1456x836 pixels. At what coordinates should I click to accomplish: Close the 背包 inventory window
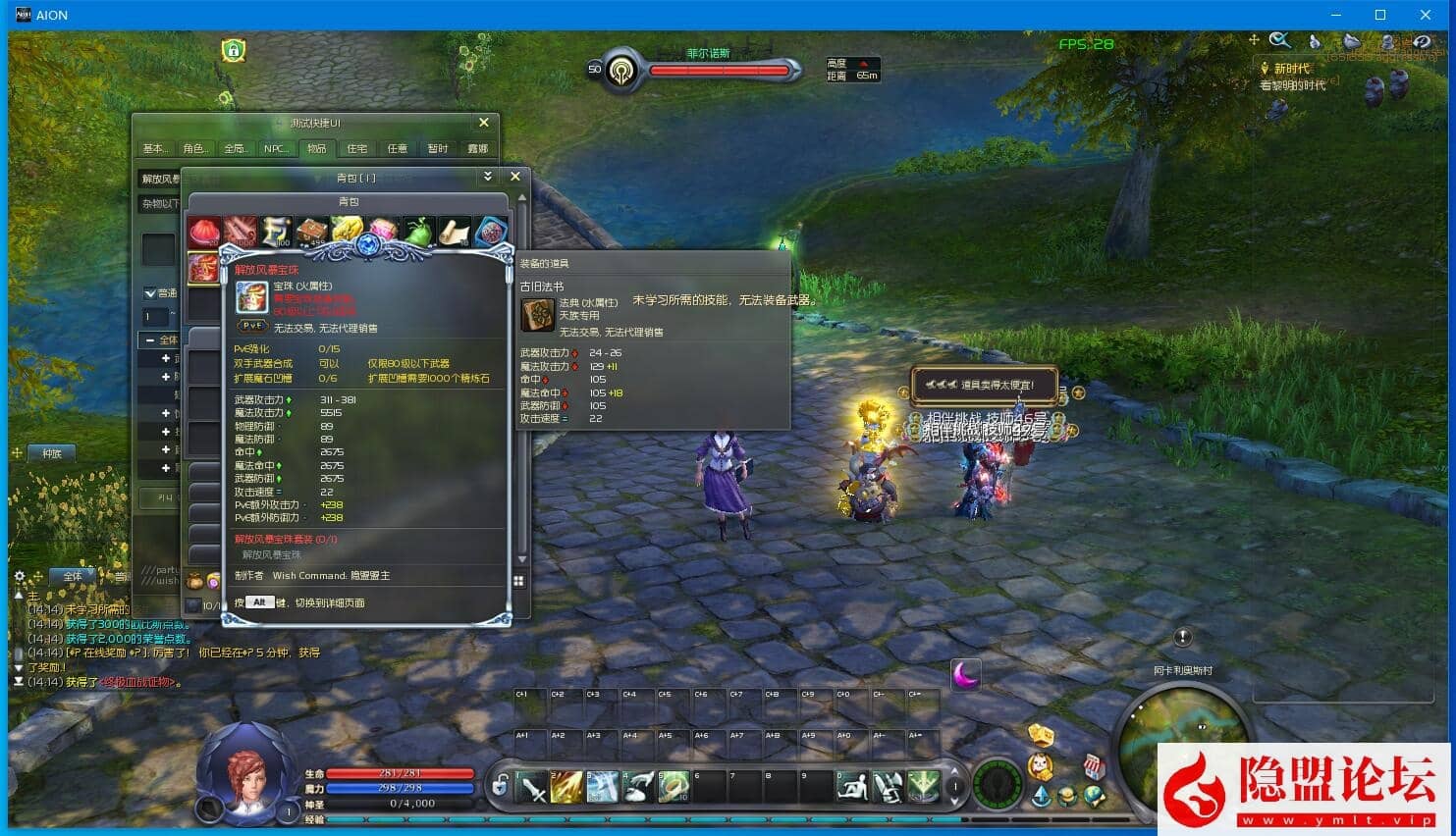pyautogui.click(x=515, y=177)
